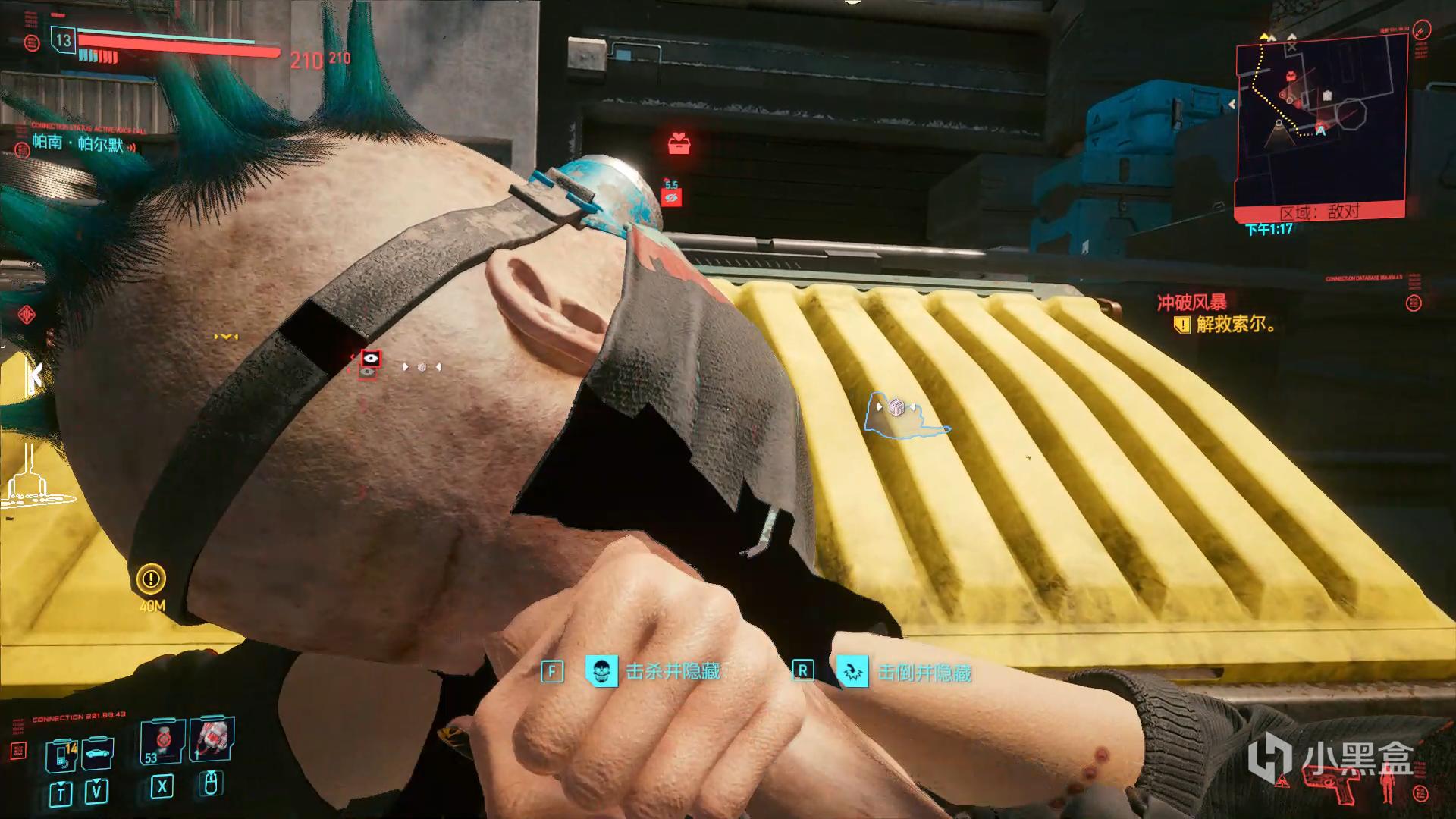Click the hostile area label 区域：敌对
This screenshot has height=819, width=1456.
pyautogui.click(x=1319, y=212)
